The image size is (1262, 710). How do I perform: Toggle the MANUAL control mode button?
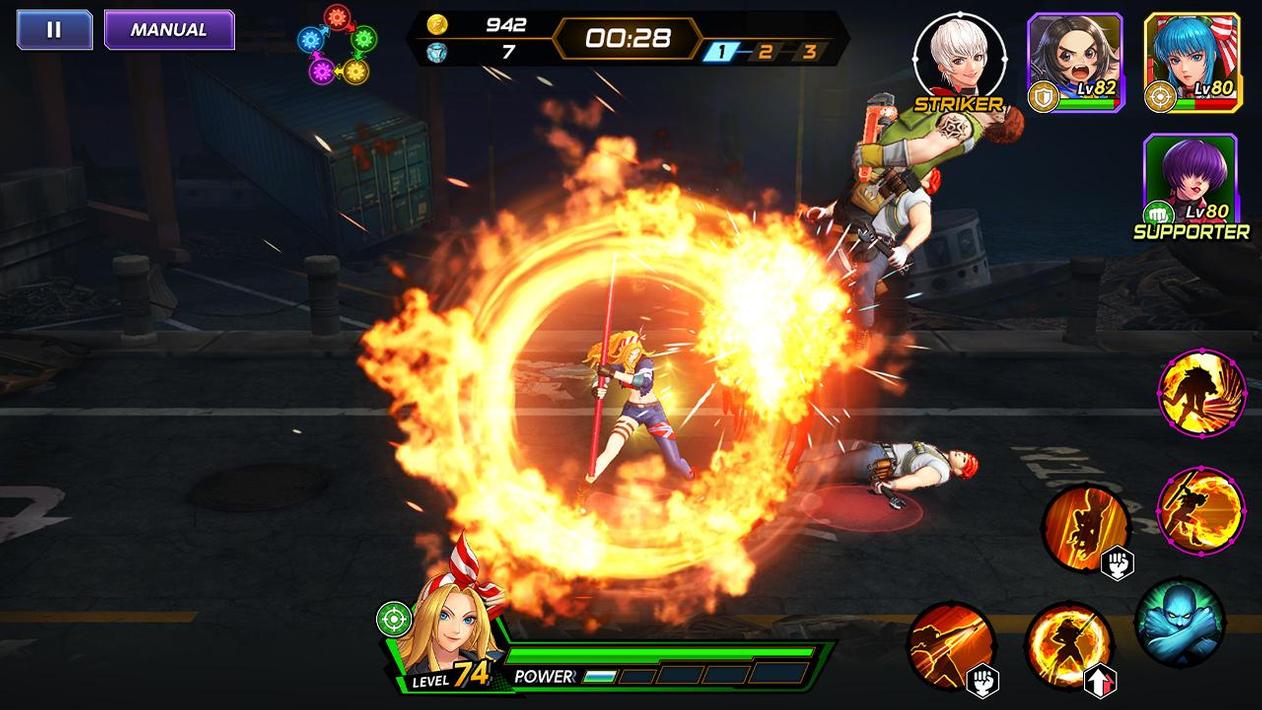(x=169, y=30)
